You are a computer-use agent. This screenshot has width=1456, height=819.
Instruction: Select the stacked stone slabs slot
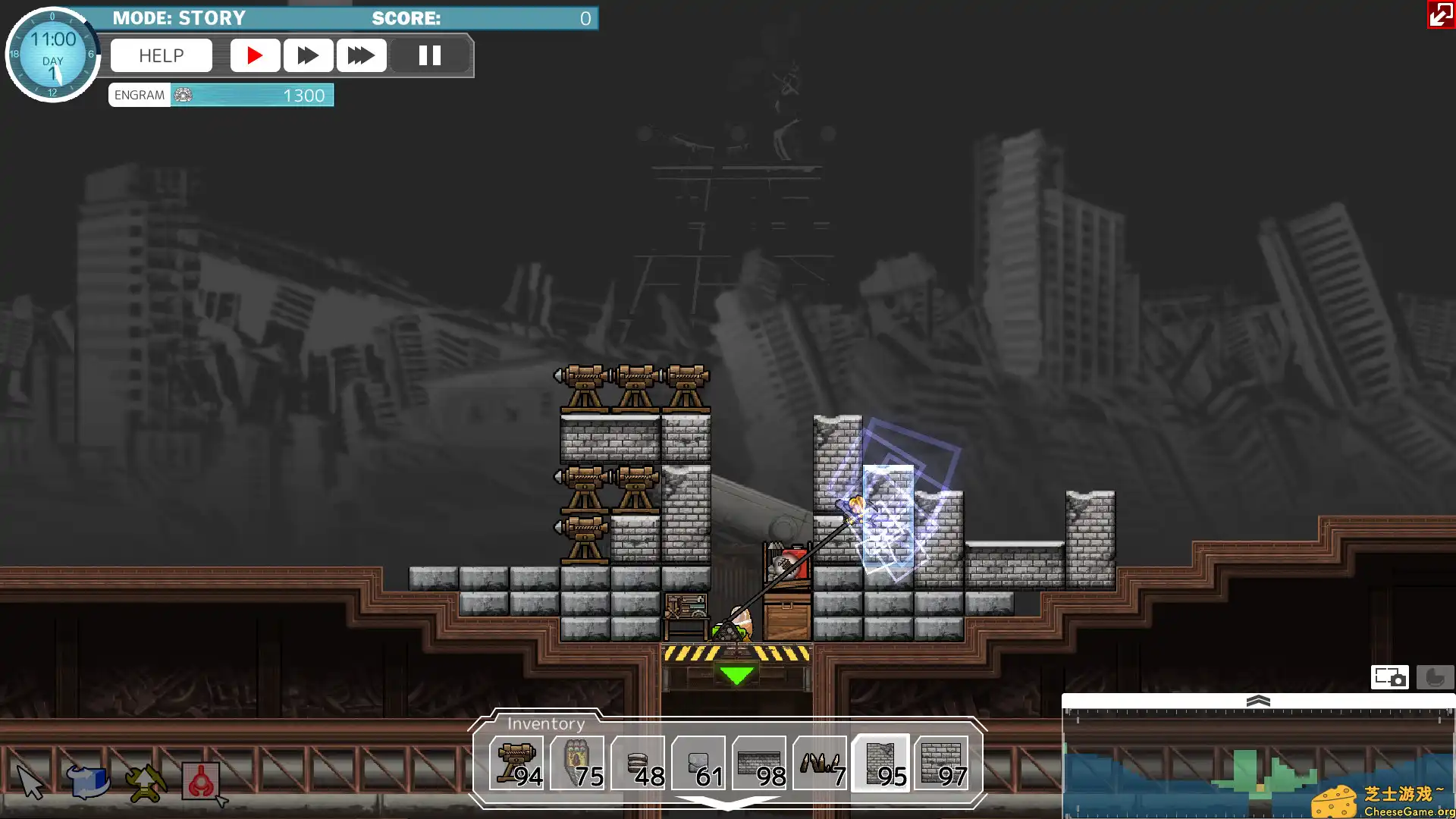638,763
